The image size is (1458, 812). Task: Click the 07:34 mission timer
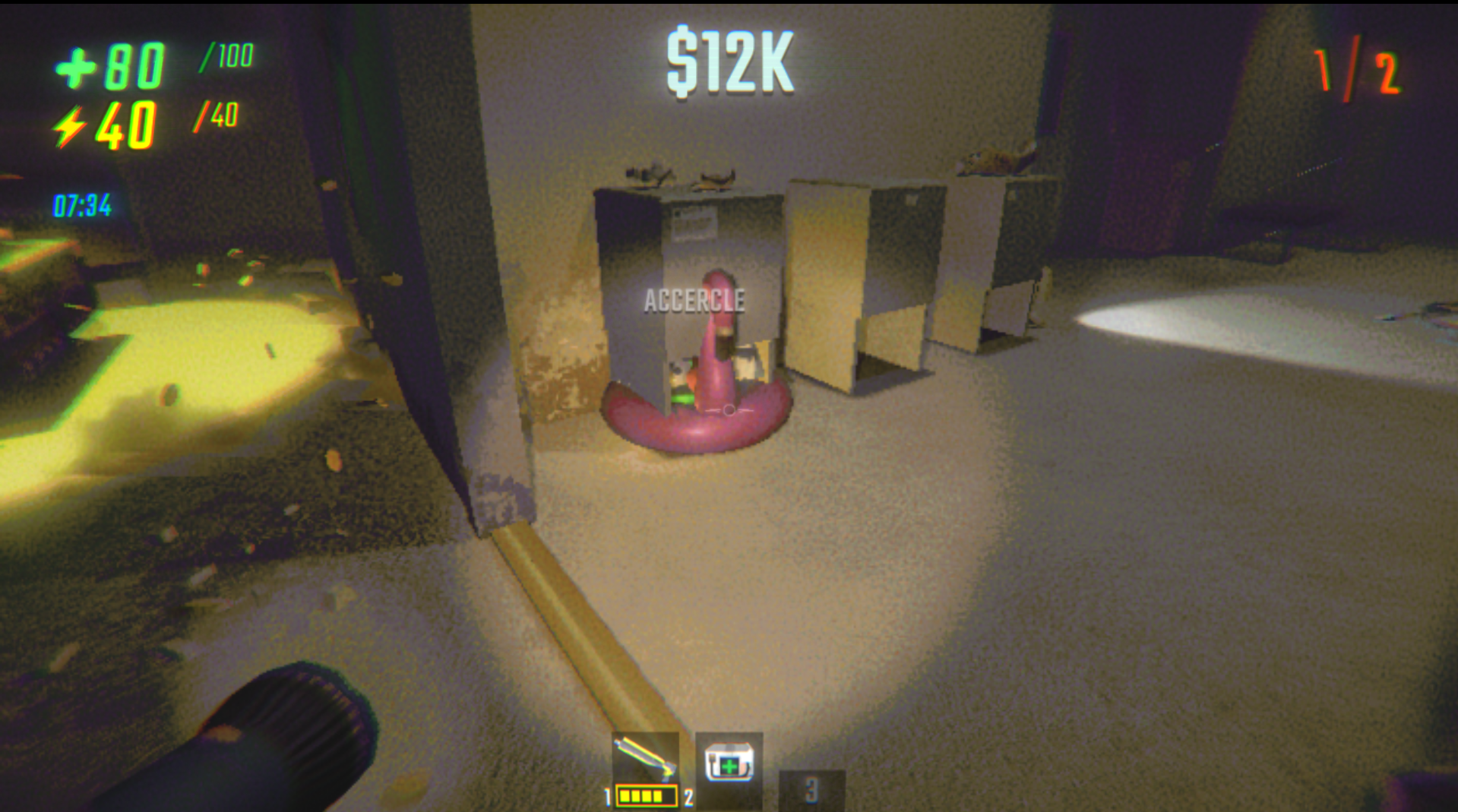coord(82,203)
